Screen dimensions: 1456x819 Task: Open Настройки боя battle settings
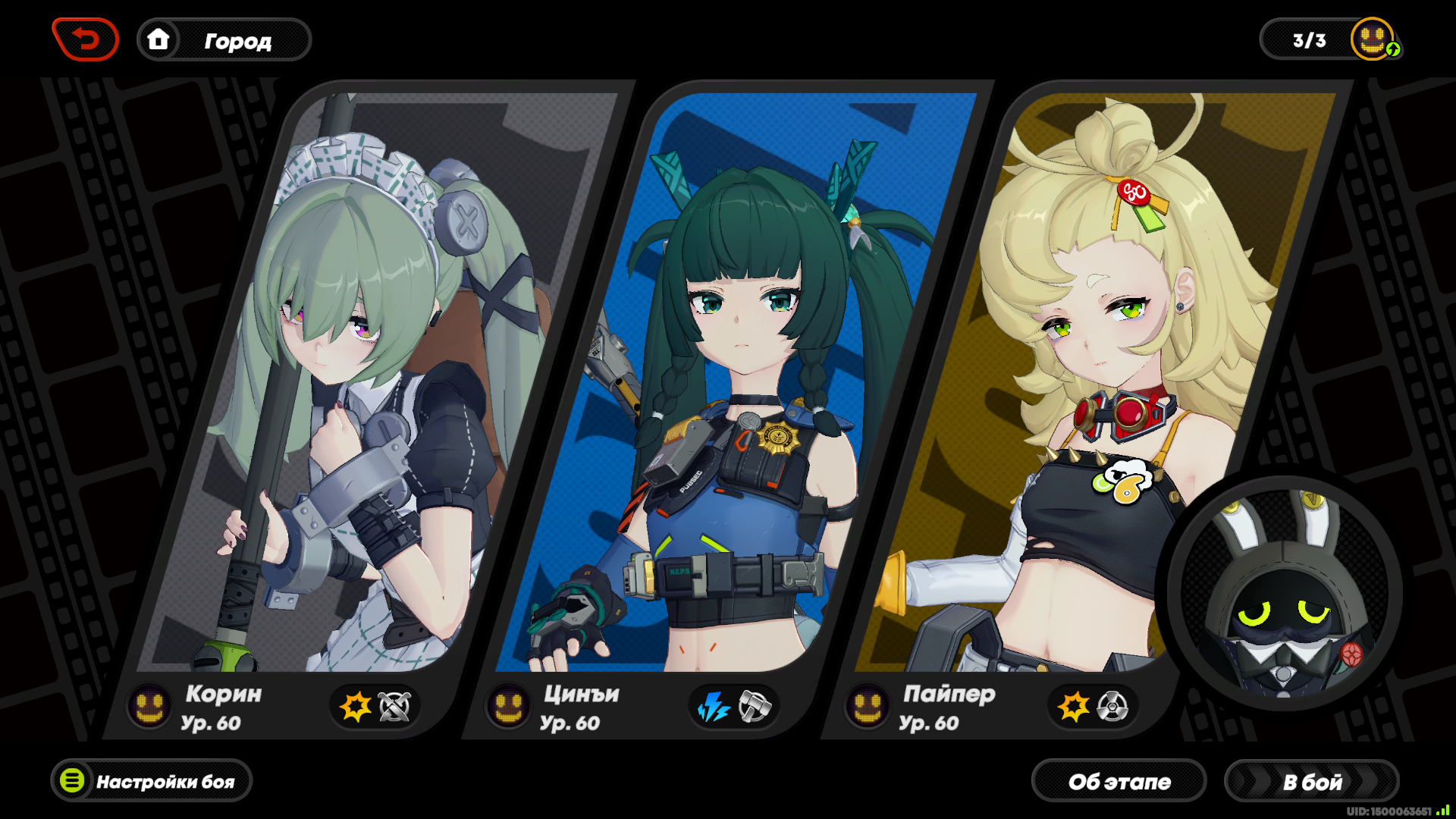152,781
